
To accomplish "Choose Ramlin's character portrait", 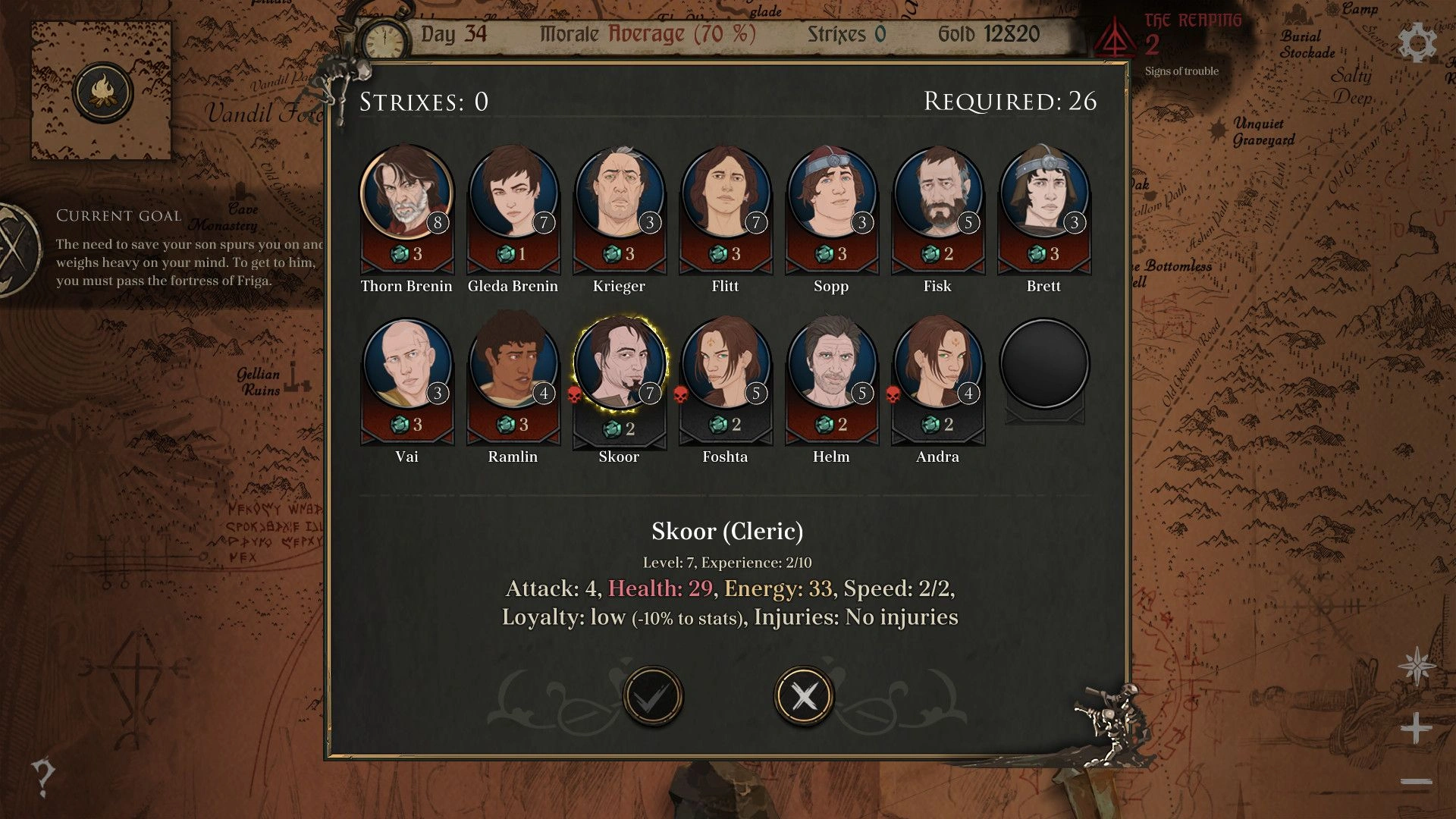I will 513,363.
